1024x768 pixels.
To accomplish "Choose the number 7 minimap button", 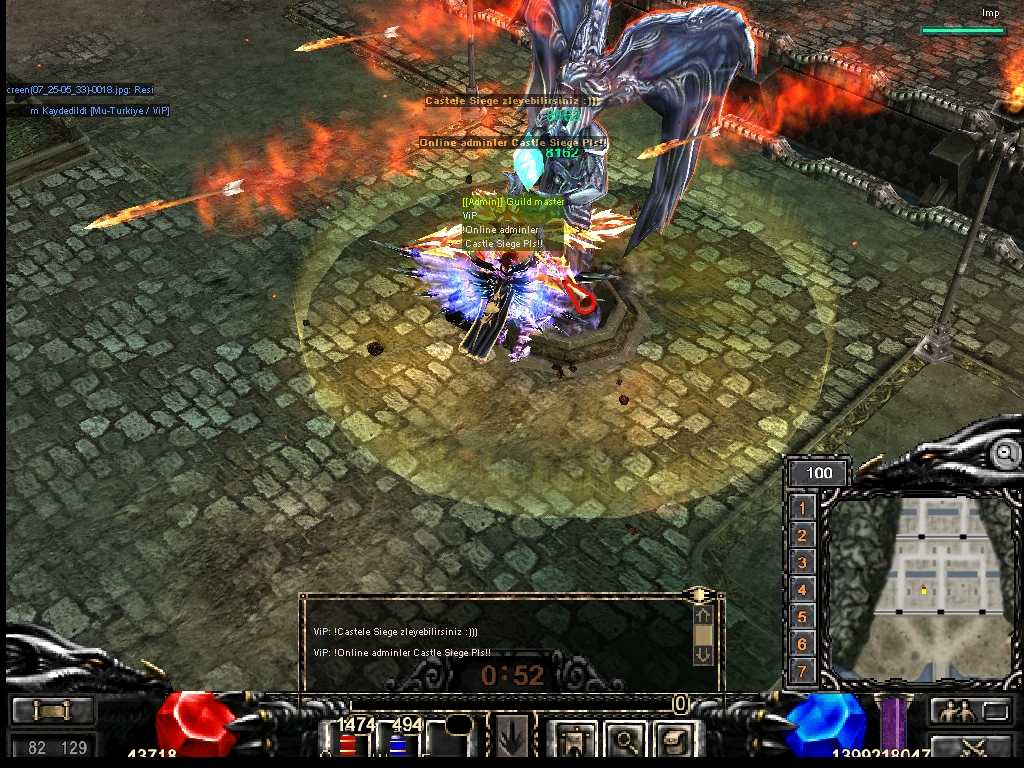I will pyautogui.click(x=802, y=670).
